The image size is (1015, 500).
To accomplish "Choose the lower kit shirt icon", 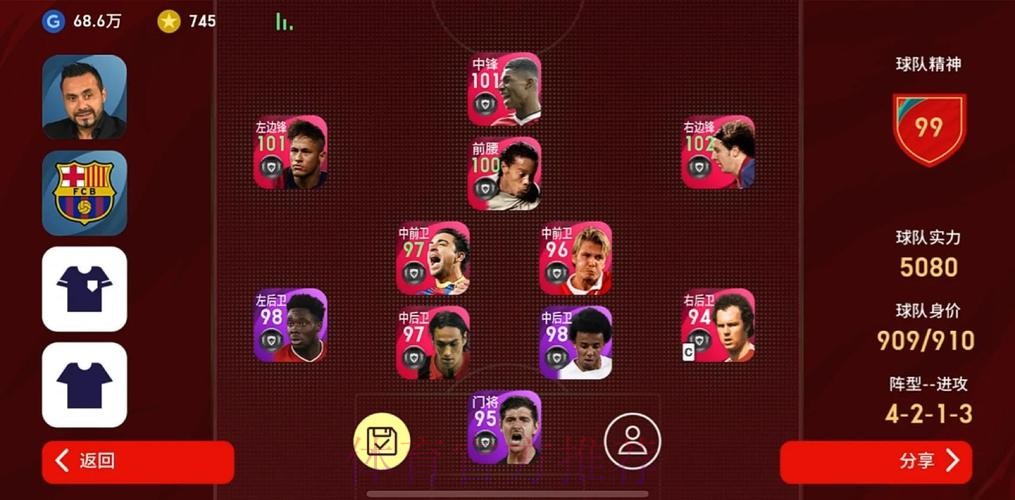I will pos(84,385).
